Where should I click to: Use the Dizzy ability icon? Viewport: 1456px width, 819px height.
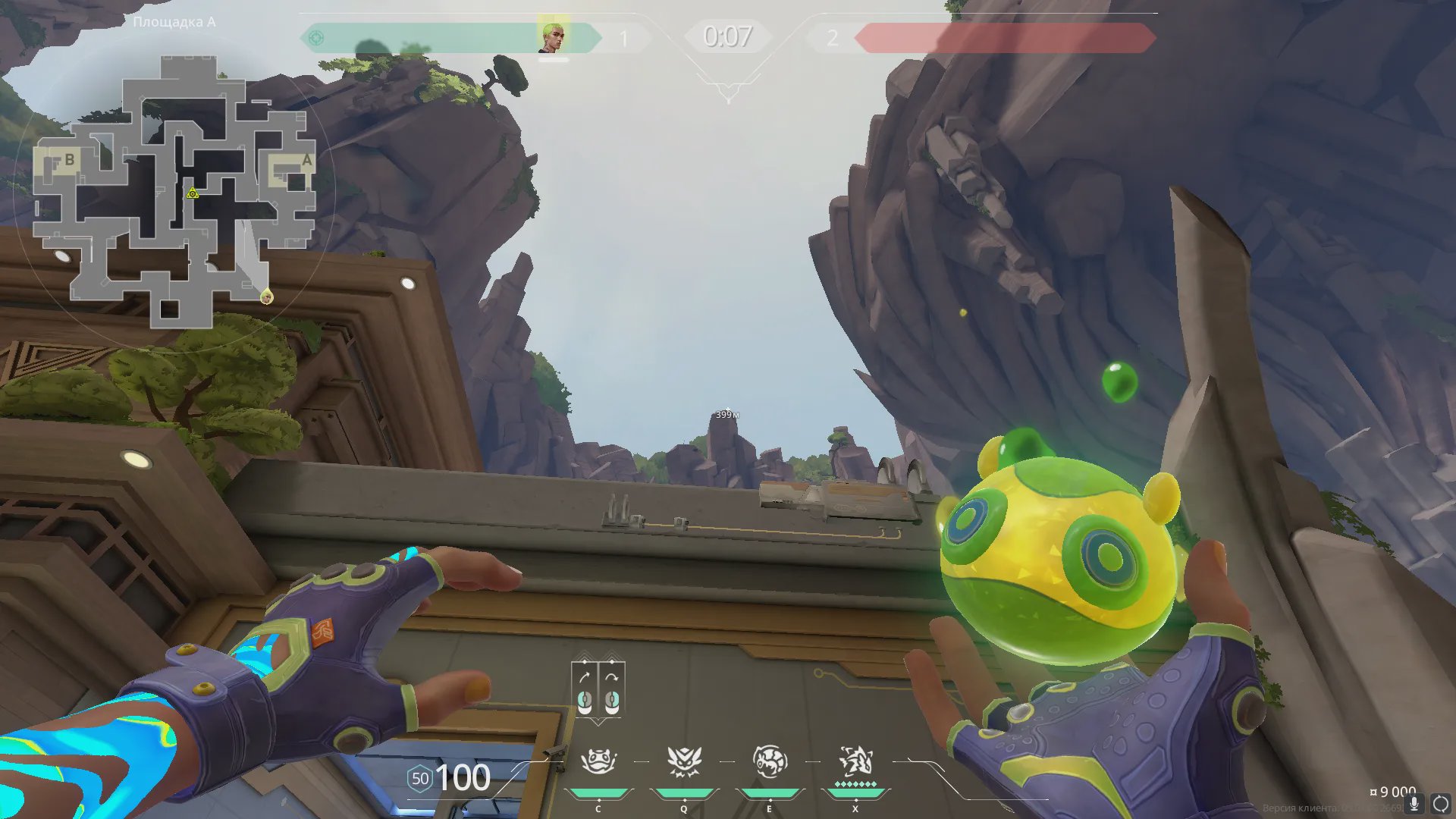pyautogui.click(x=769, y=761)
